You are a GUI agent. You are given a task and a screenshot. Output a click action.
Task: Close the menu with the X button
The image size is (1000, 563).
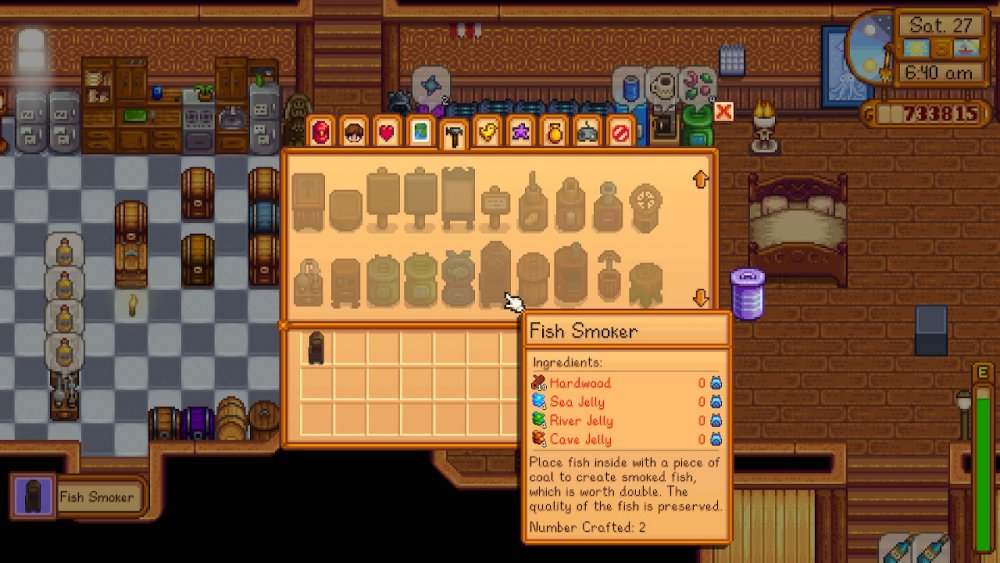click(724, 111)
